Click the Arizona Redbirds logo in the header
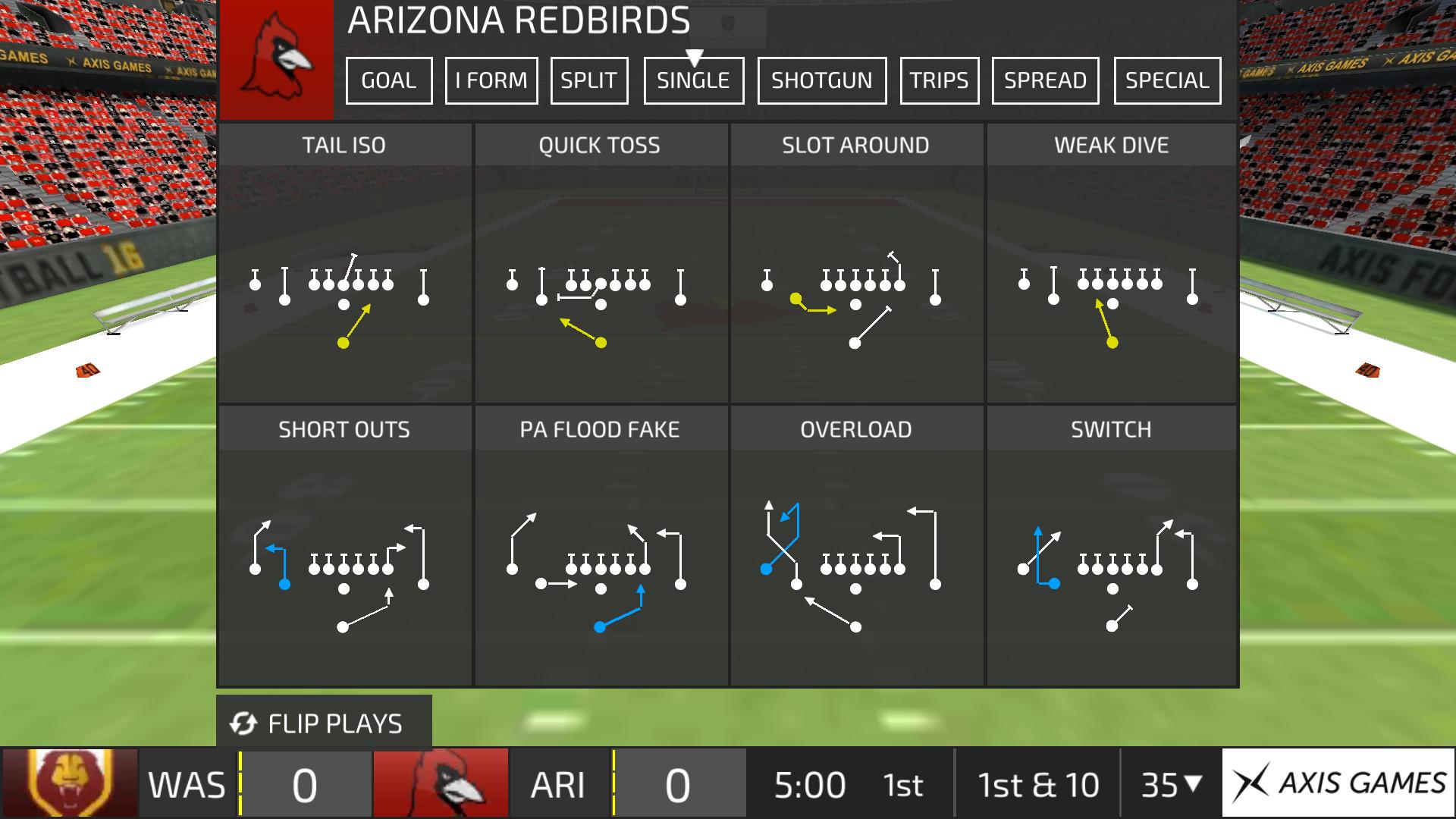The width and height of the screenshot is (1456, 819). 276,58
